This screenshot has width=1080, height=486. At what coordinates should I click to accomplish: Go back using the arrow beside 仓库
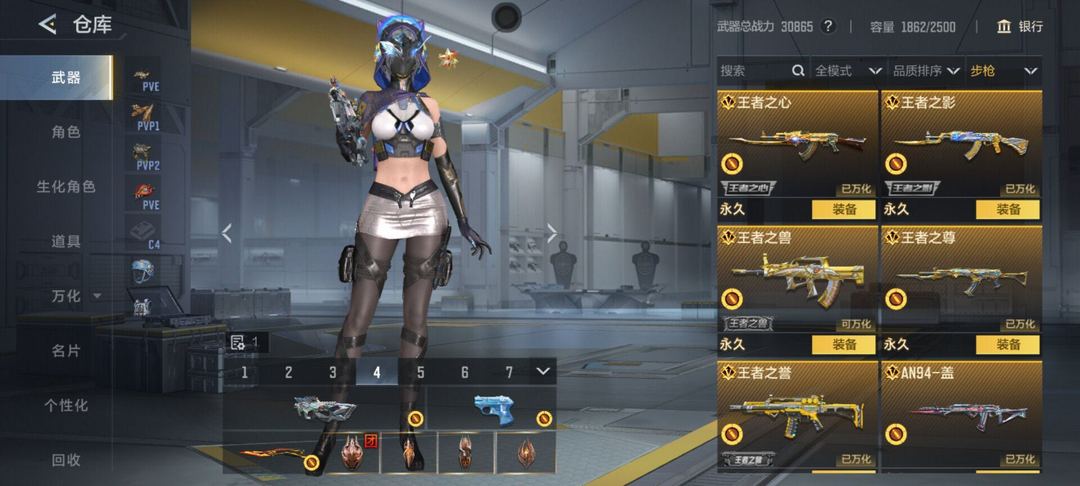(47, 25)
